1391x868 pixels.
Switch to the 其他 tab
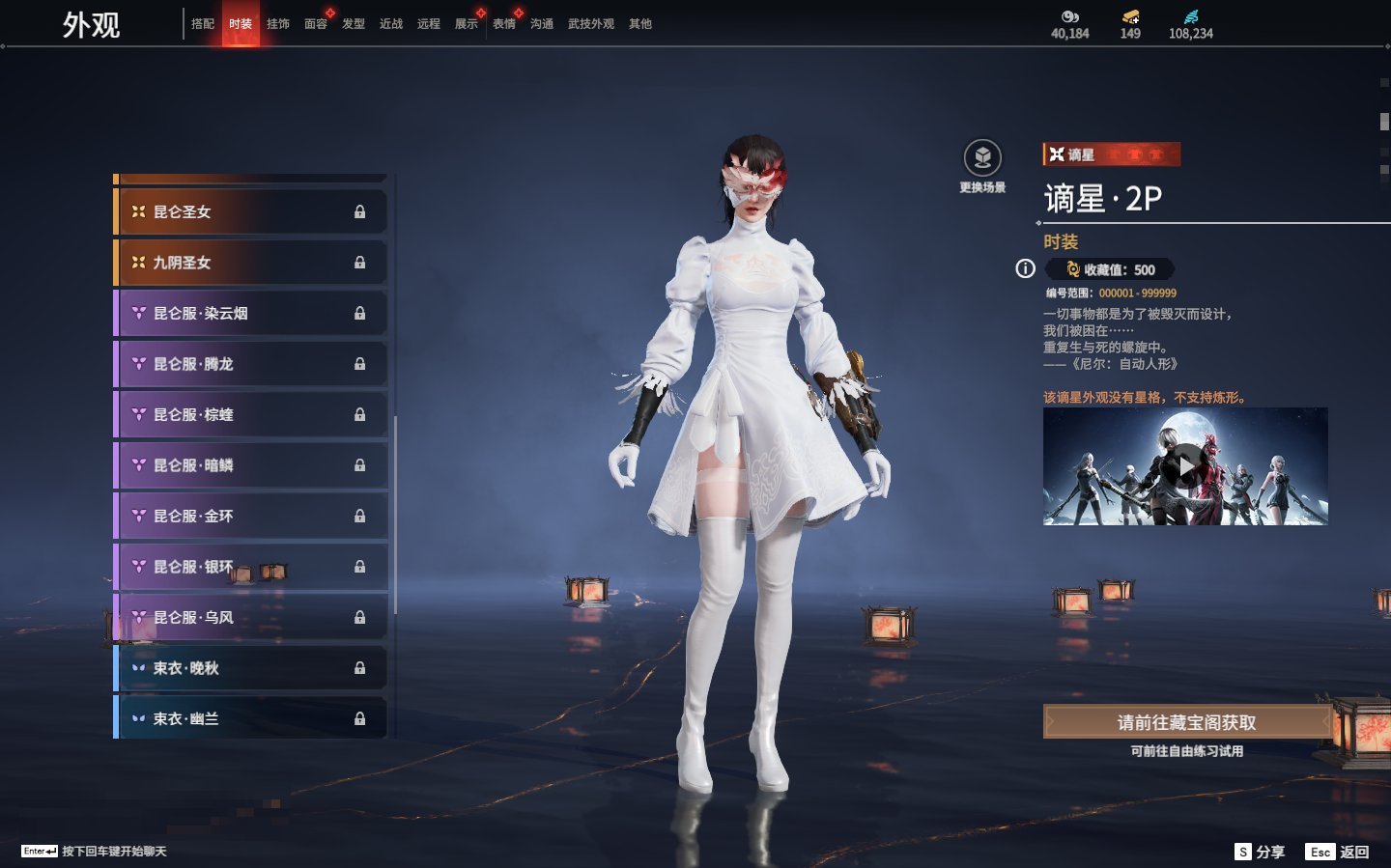640,24
